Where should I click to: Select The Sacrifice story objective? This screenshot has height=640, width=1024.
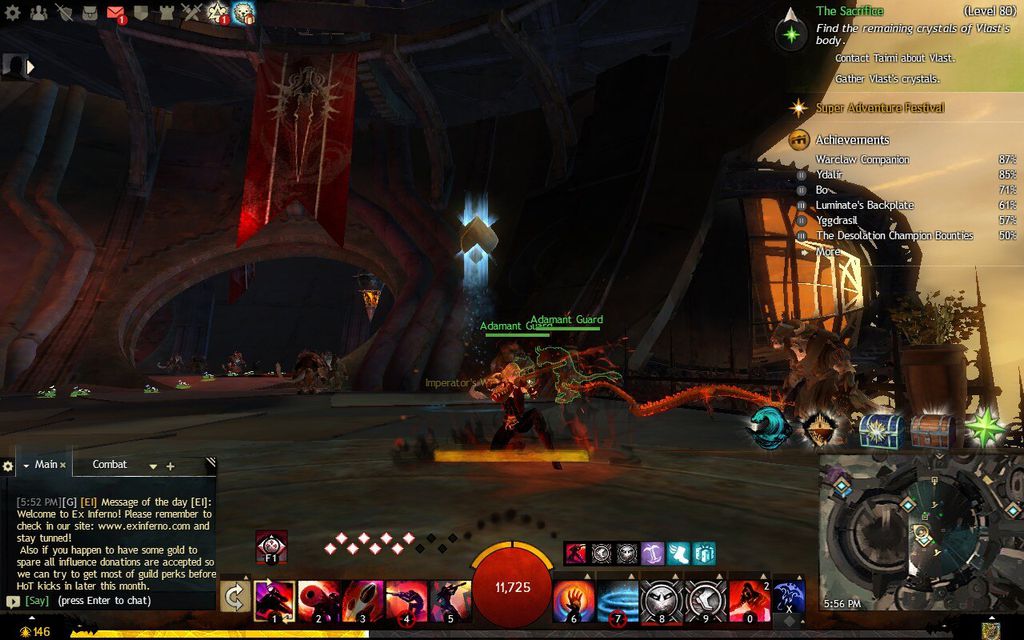pos(849,11)
